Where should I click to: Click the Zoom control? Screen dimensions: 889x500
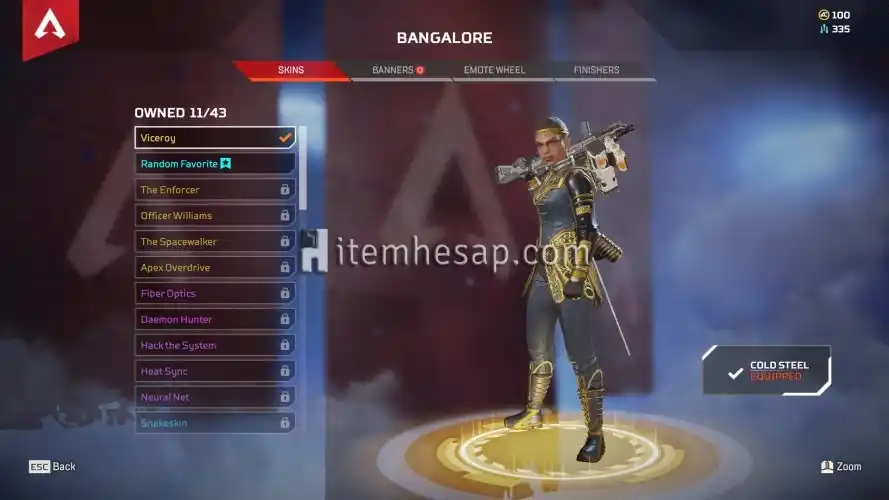tap(840, 467)
